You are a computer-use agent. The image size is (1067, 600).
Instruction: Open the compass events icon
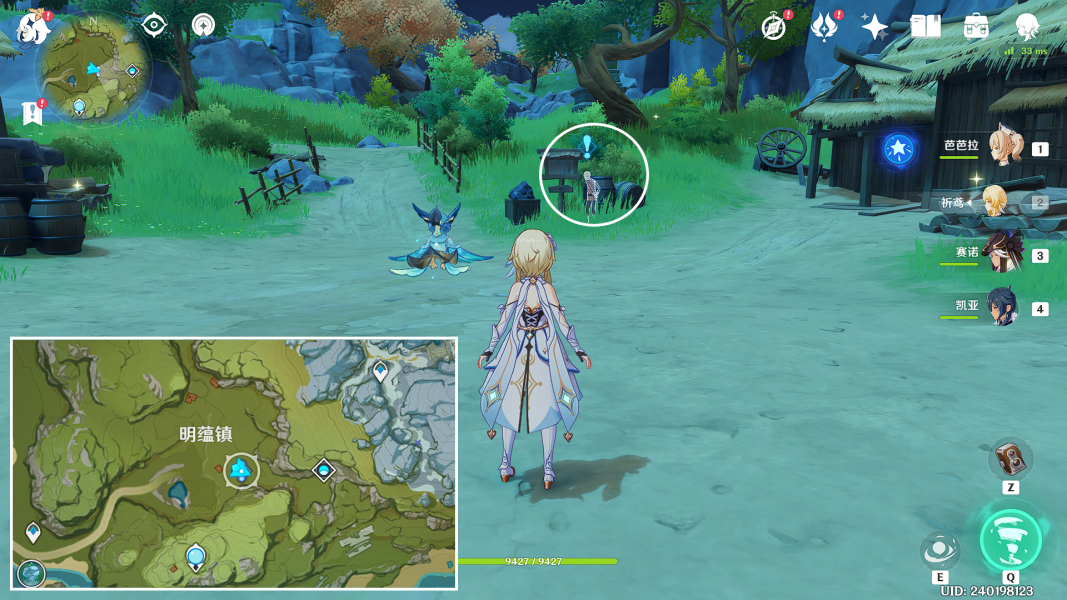[773, 27]
